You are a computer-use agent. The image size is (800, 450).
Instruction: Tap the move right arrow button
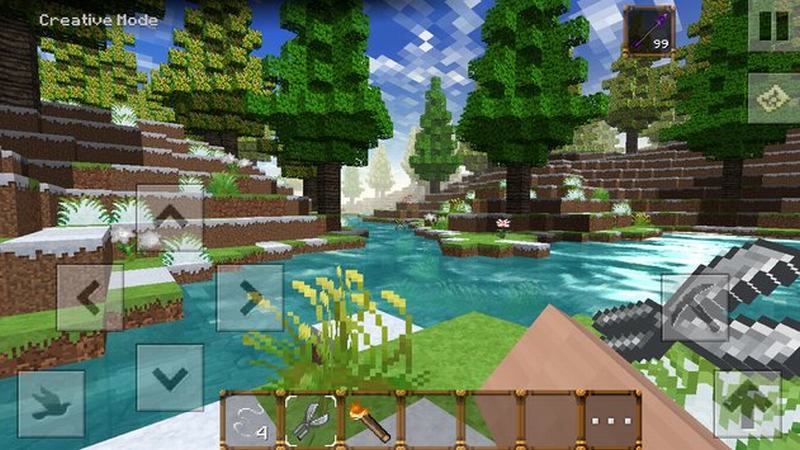coord(249,297)
